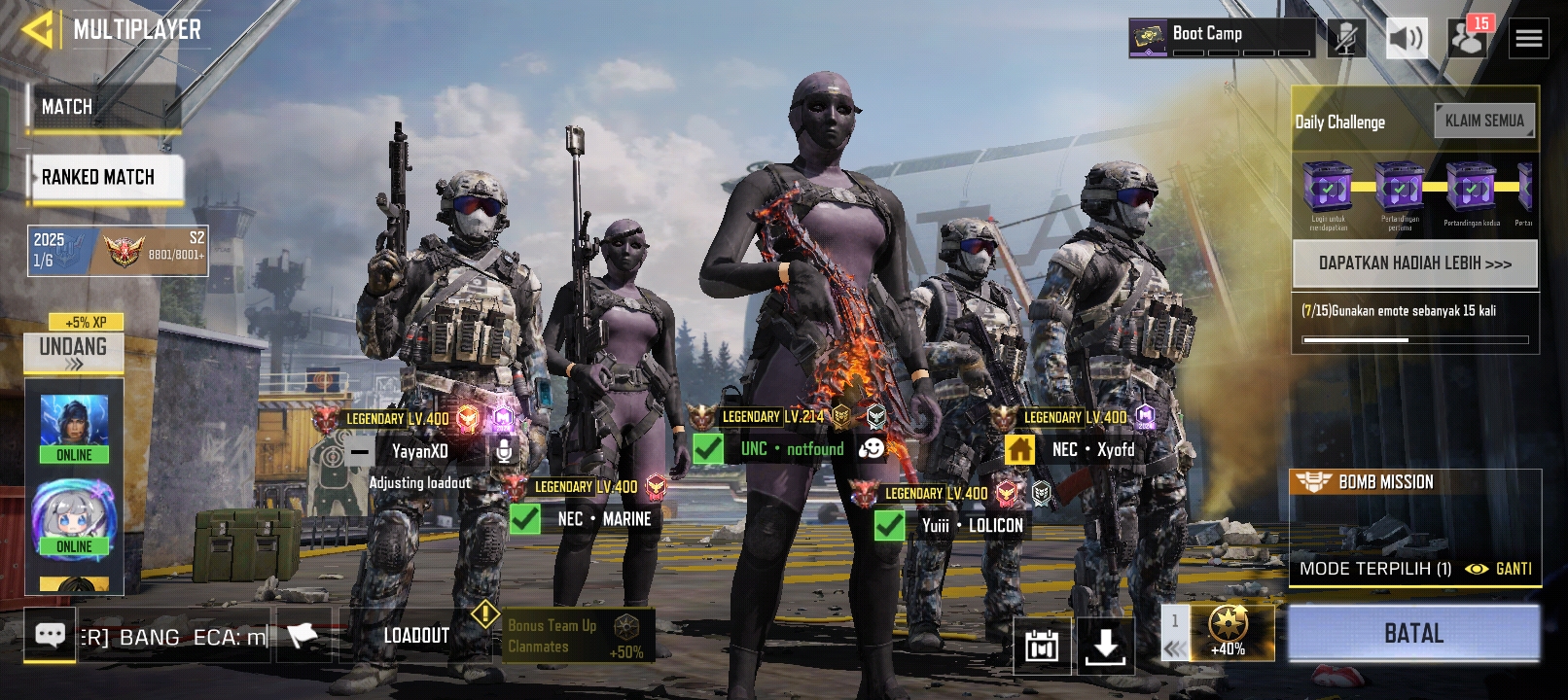
Task: View the Bonus Team Up Clanmates info
Action: pyautogui.click(x=578, y=637)
